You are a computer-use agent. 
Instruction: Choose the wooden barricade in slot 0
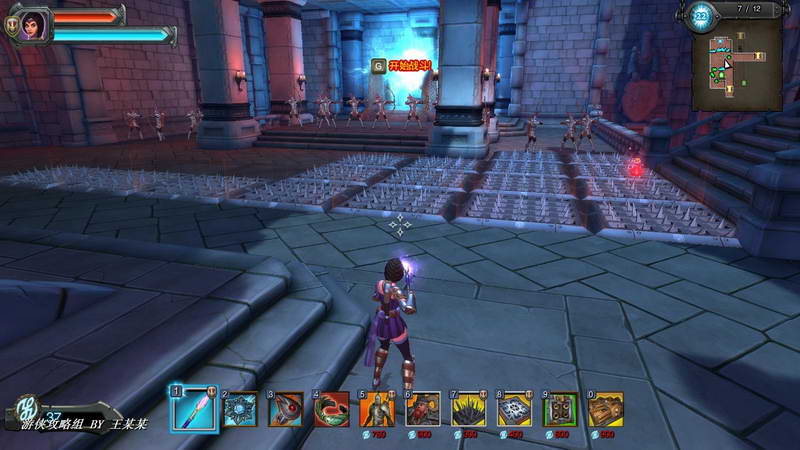point(606,409)
